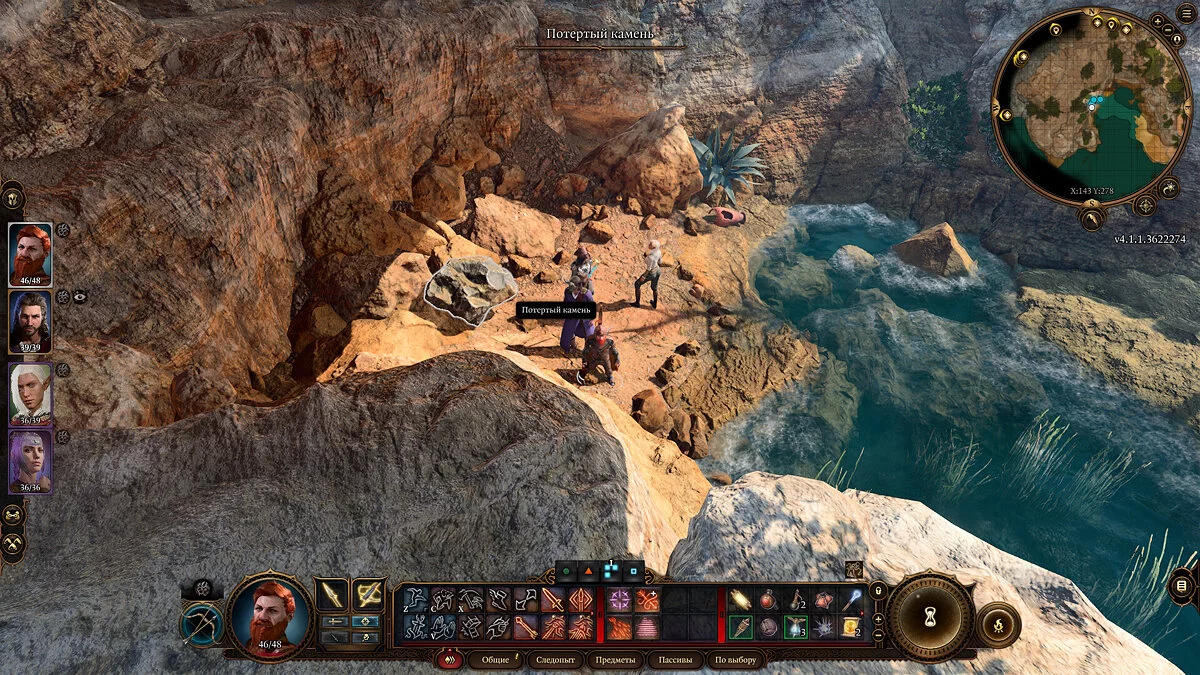Select the dark-haired bearded man portrait
The height and width of the screenshot is (675, 1200).
(x=30, y=323)
